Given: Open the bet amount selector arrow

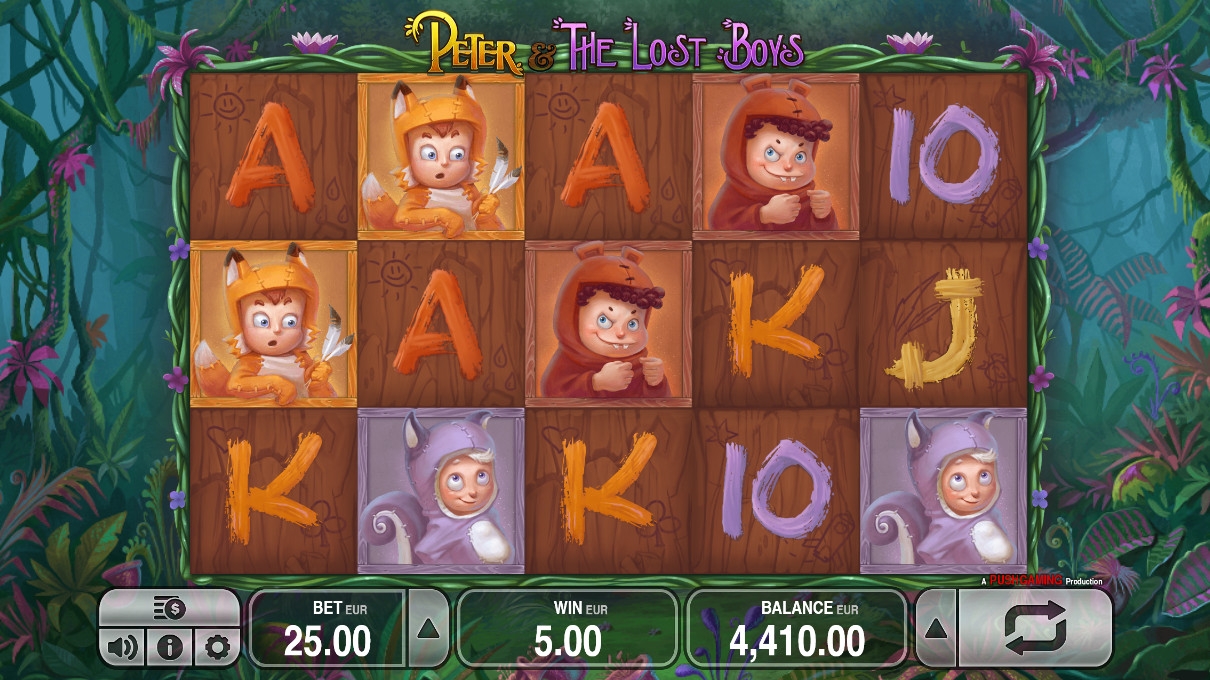Looking at the screenshot, I should click(428, 628).
